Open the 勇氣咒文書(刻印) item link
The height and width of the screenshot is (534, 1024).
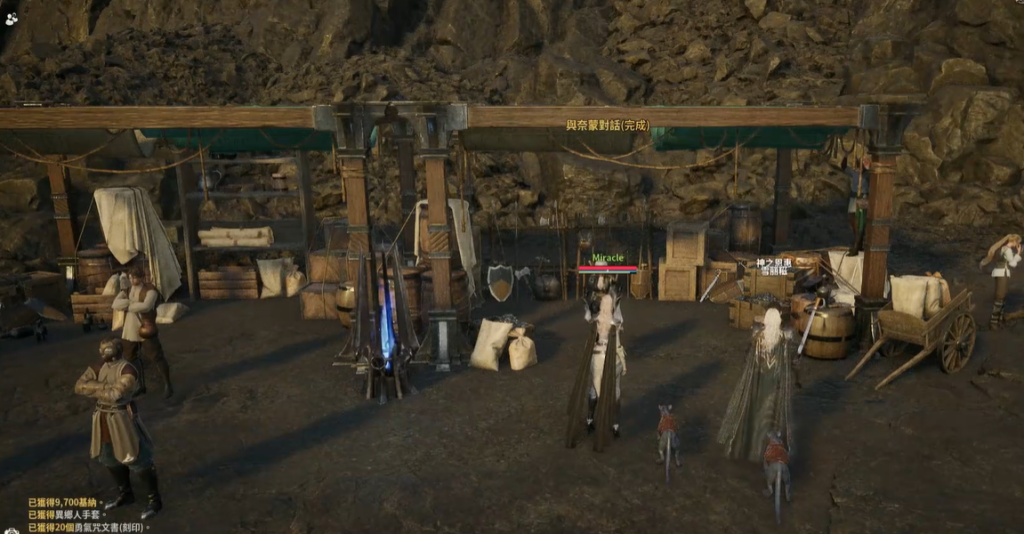coord(107,528)
